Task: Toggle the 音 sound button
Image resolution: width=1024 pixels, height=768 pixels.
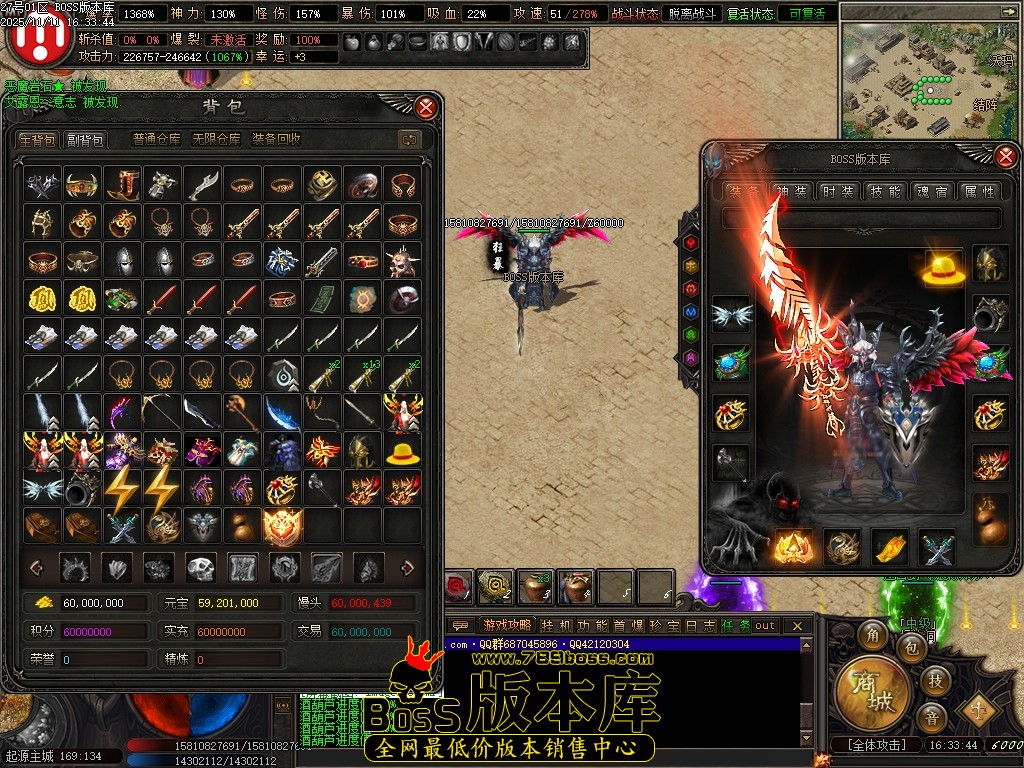Action: point(931,719)
